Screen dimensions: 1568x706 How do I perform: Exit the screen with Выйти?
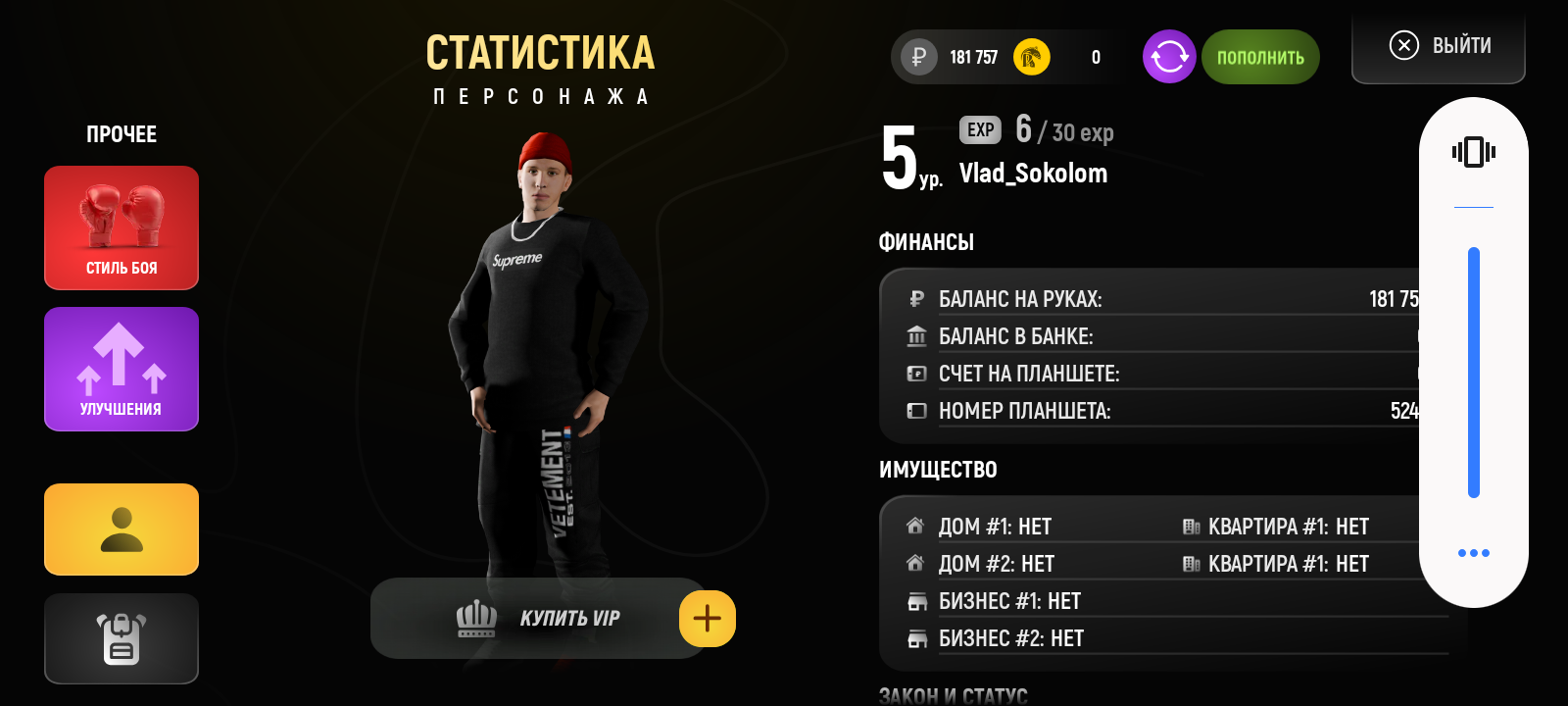point(1439,46)
